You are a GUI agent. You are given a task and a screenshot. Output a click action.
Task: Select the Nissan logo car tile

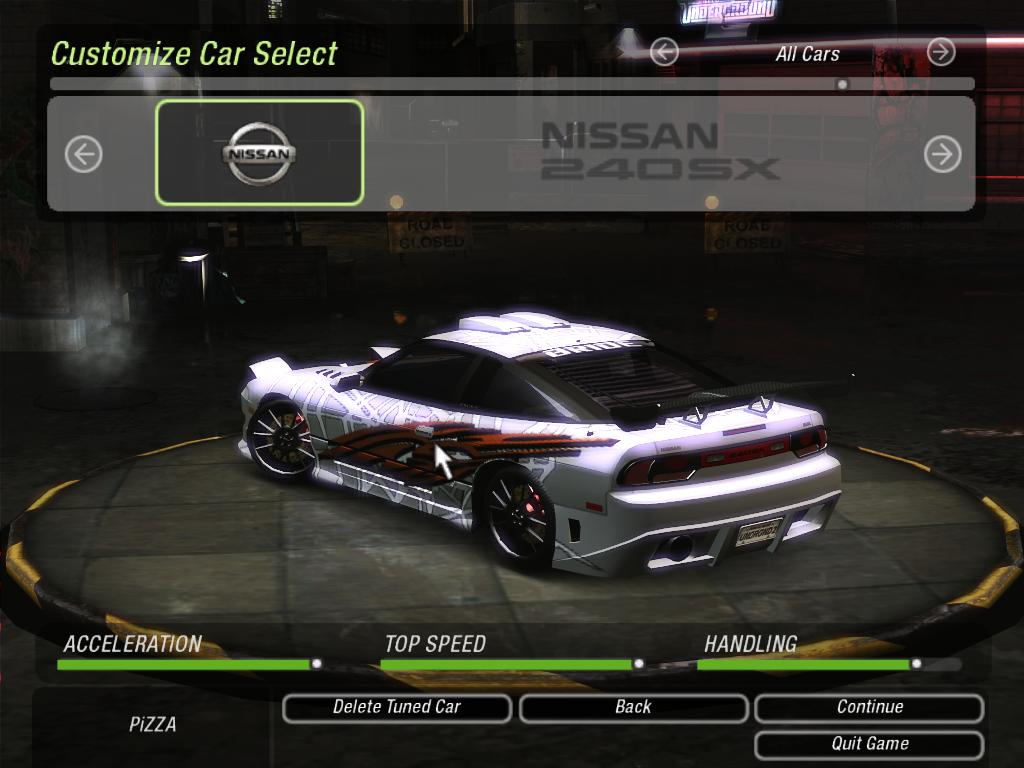click(259, 153)
